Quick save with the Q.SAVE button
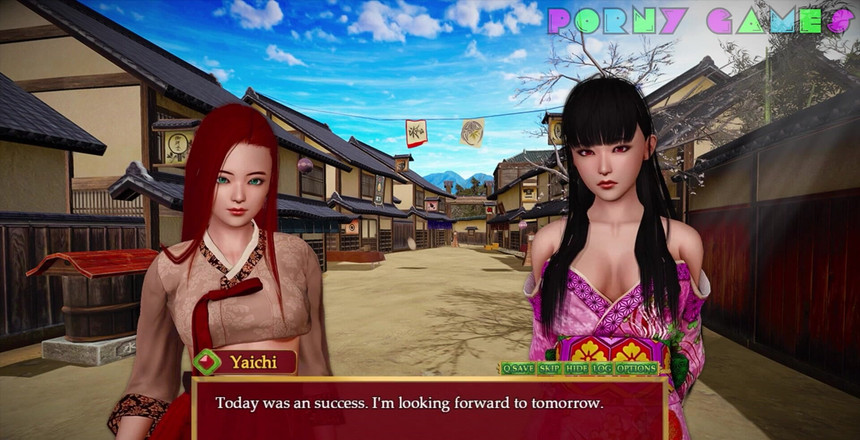 tap(518, 368)
